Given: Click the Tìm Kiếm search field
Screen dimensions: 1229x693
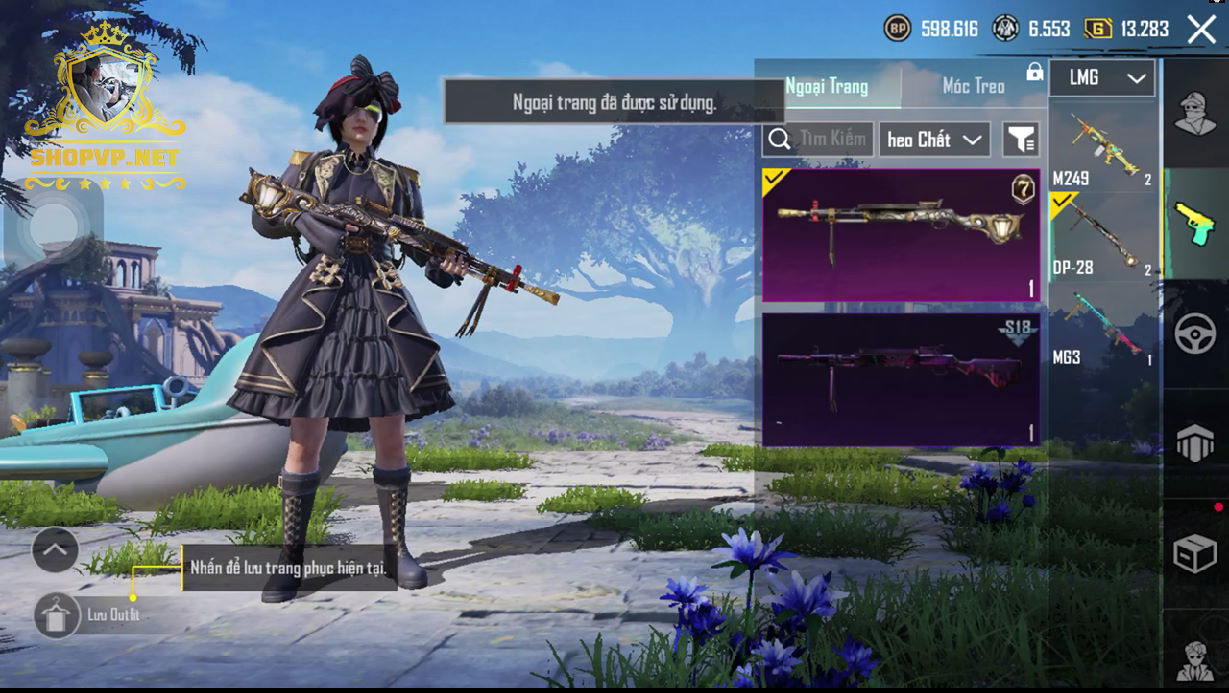Looking at the screenshot, I should click(819, 139).
